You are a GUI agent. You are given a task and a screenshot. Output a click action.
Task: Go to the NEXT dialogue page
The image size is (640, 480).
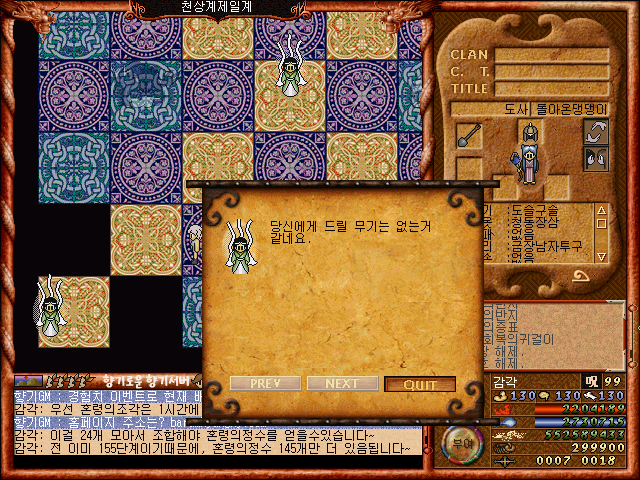342,384
